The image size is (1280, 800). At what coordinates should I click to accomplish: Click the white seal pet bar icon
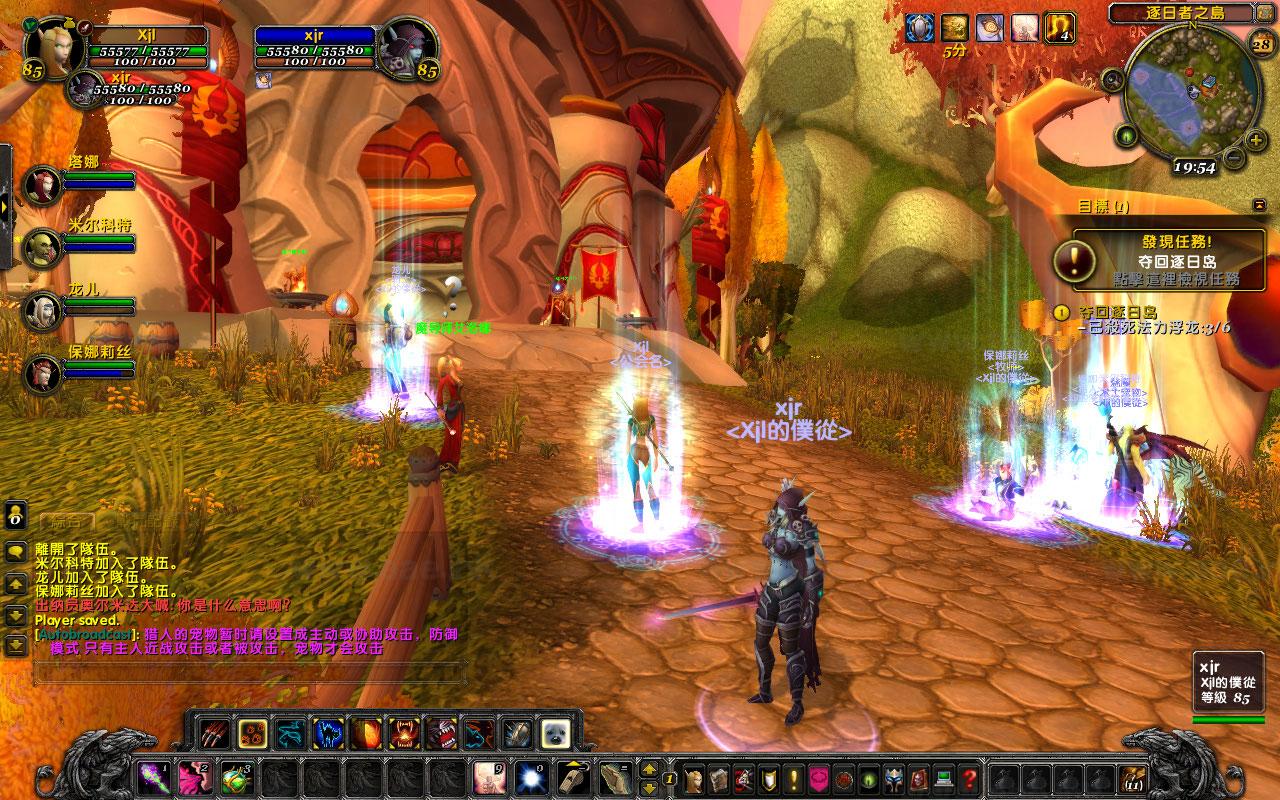[555, 733]
